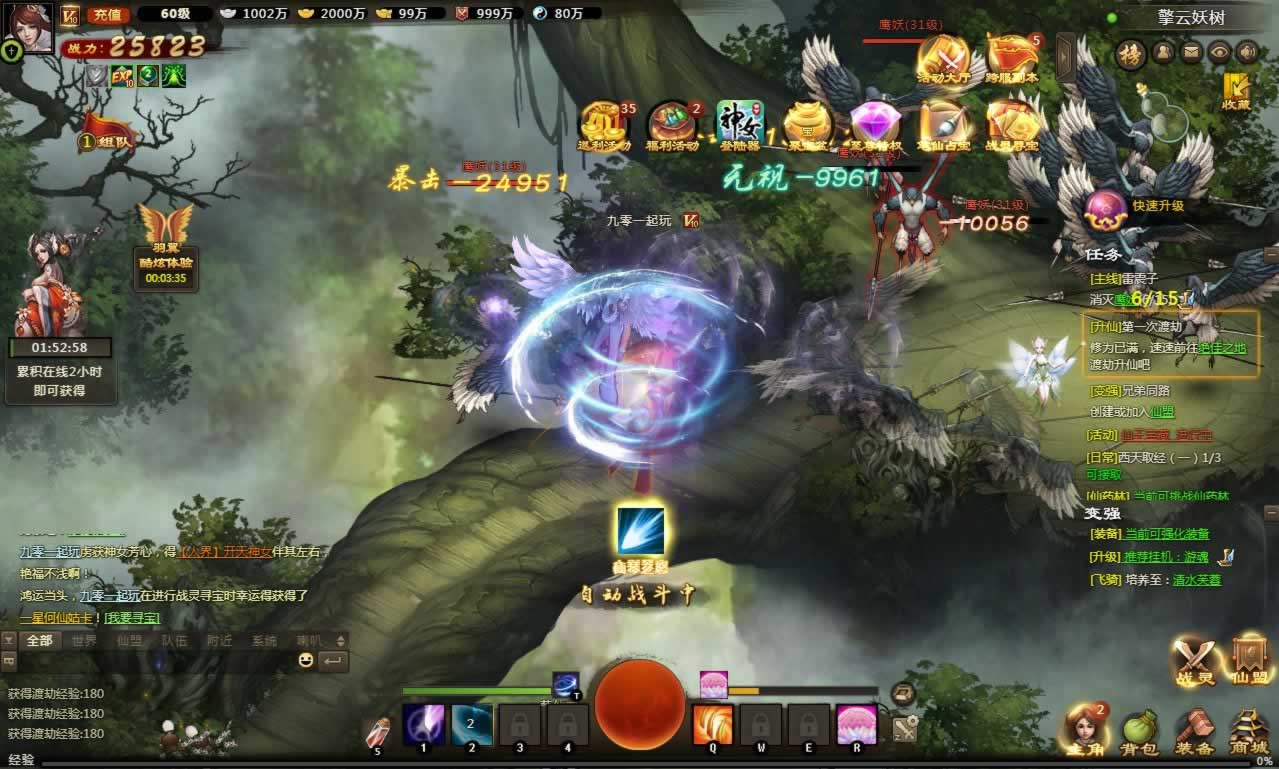Switch chat to the 世界 tab
The width and height of the screenshot is (1279, 769).
coord(85,641)
